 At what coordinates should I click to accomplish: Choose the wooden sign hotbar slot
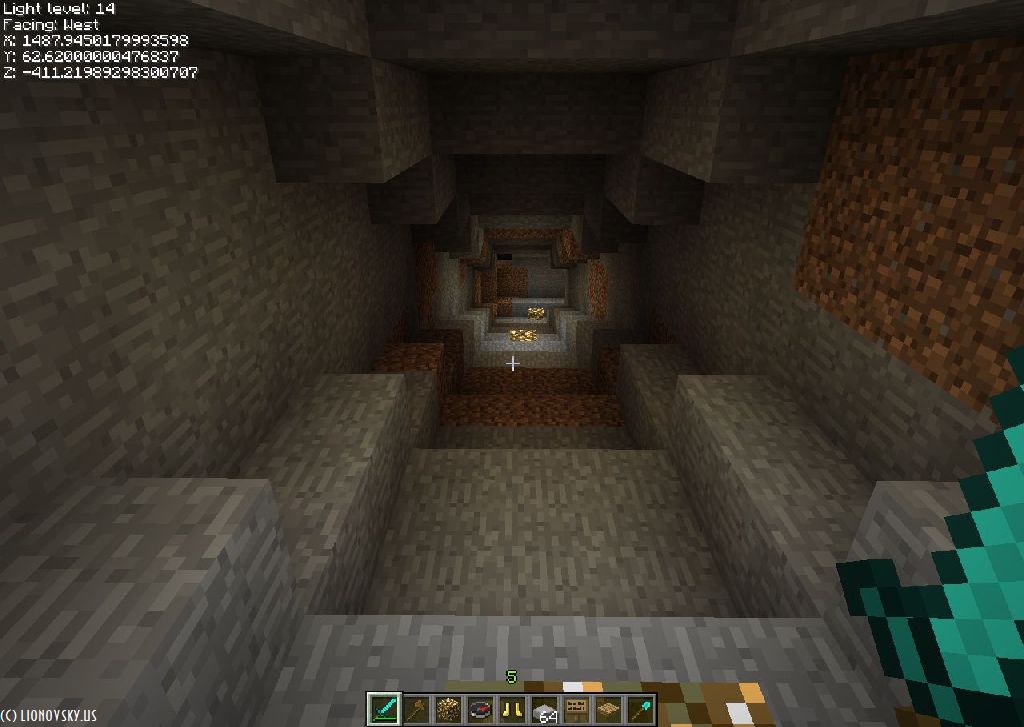[576, 710]
